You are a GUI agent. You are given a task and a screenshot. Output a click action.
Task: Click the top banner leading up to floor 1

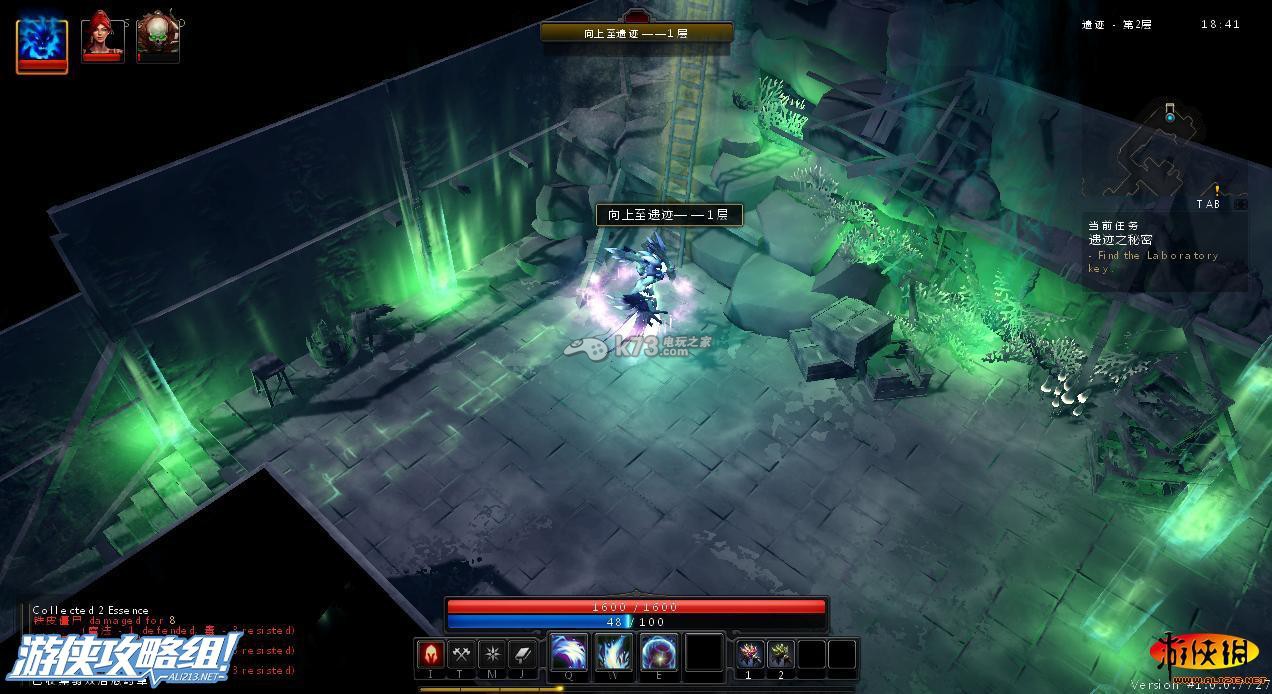[x=636, y=33]
